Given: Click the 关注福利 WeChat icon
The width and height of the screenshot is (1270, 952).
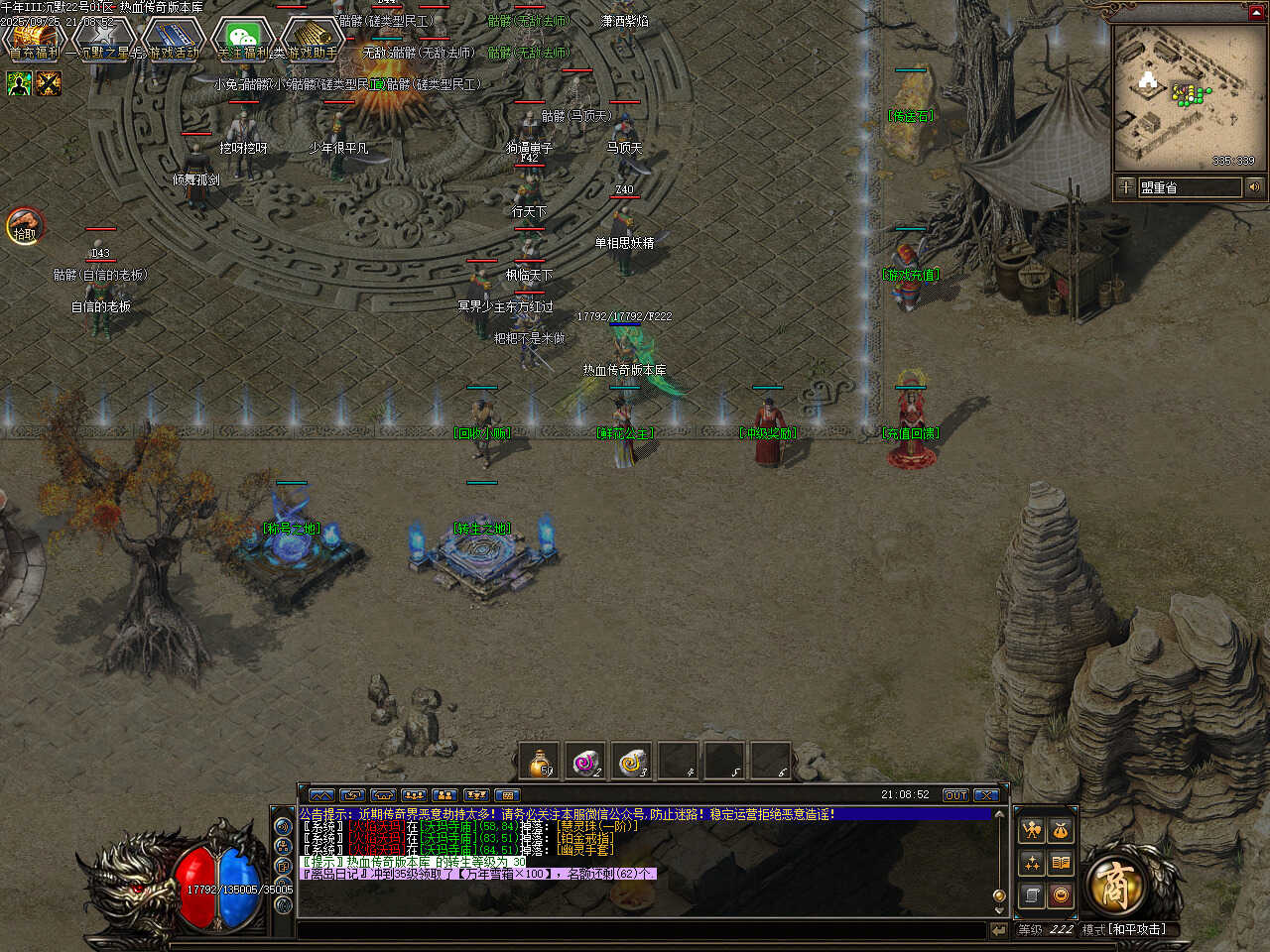Looking at the screenshot, I should [243, 40].
